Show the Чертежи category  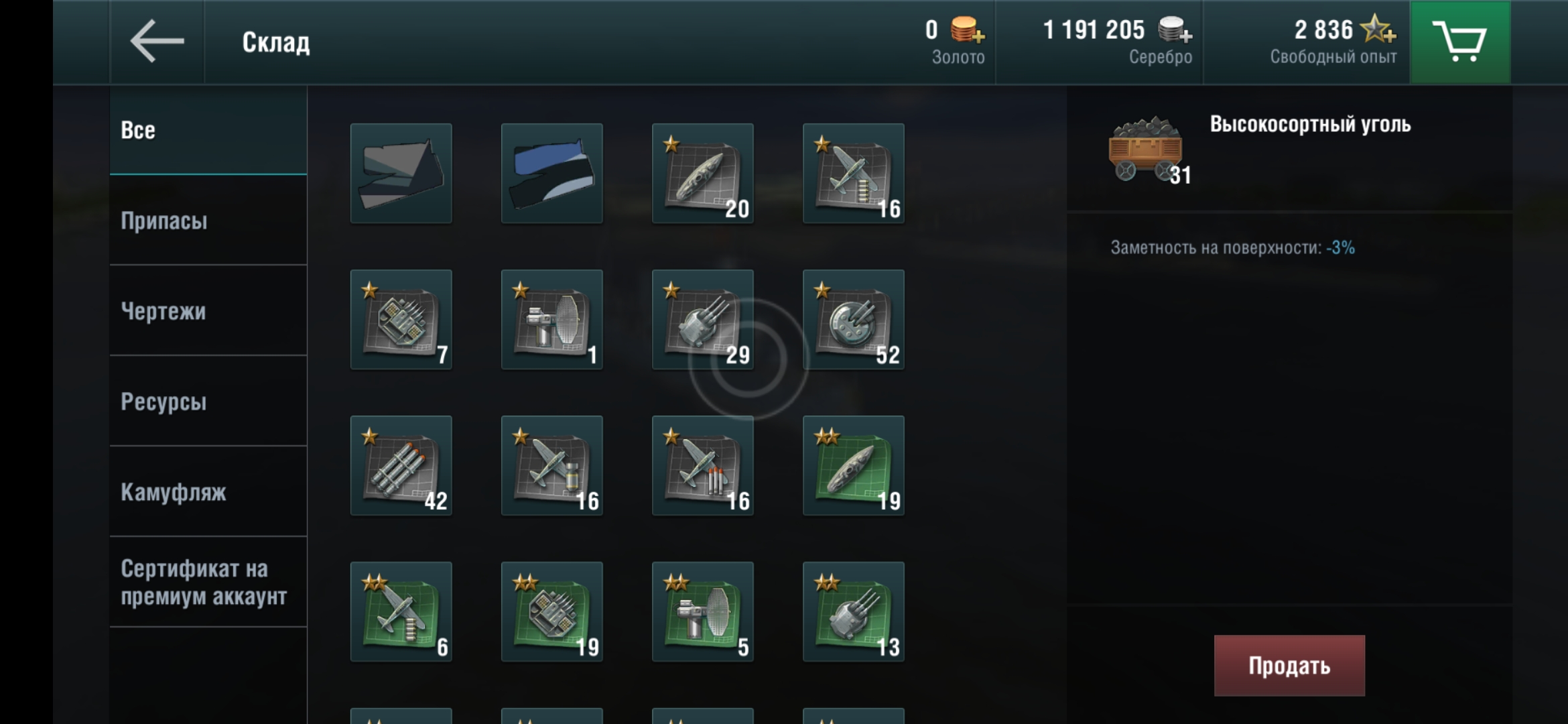click(208, 311)
